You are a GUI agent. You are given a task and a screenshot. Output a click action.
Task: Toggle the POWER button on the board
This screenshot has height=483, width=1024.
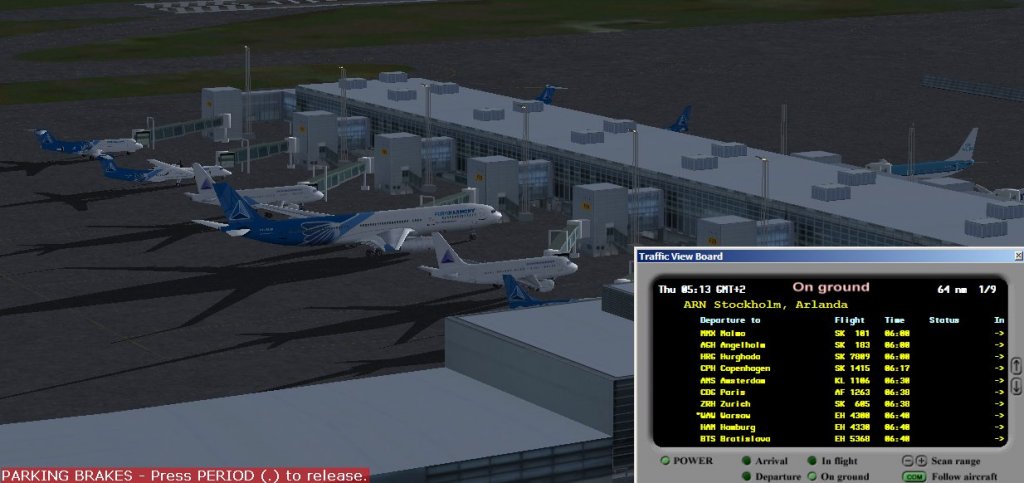666,461
